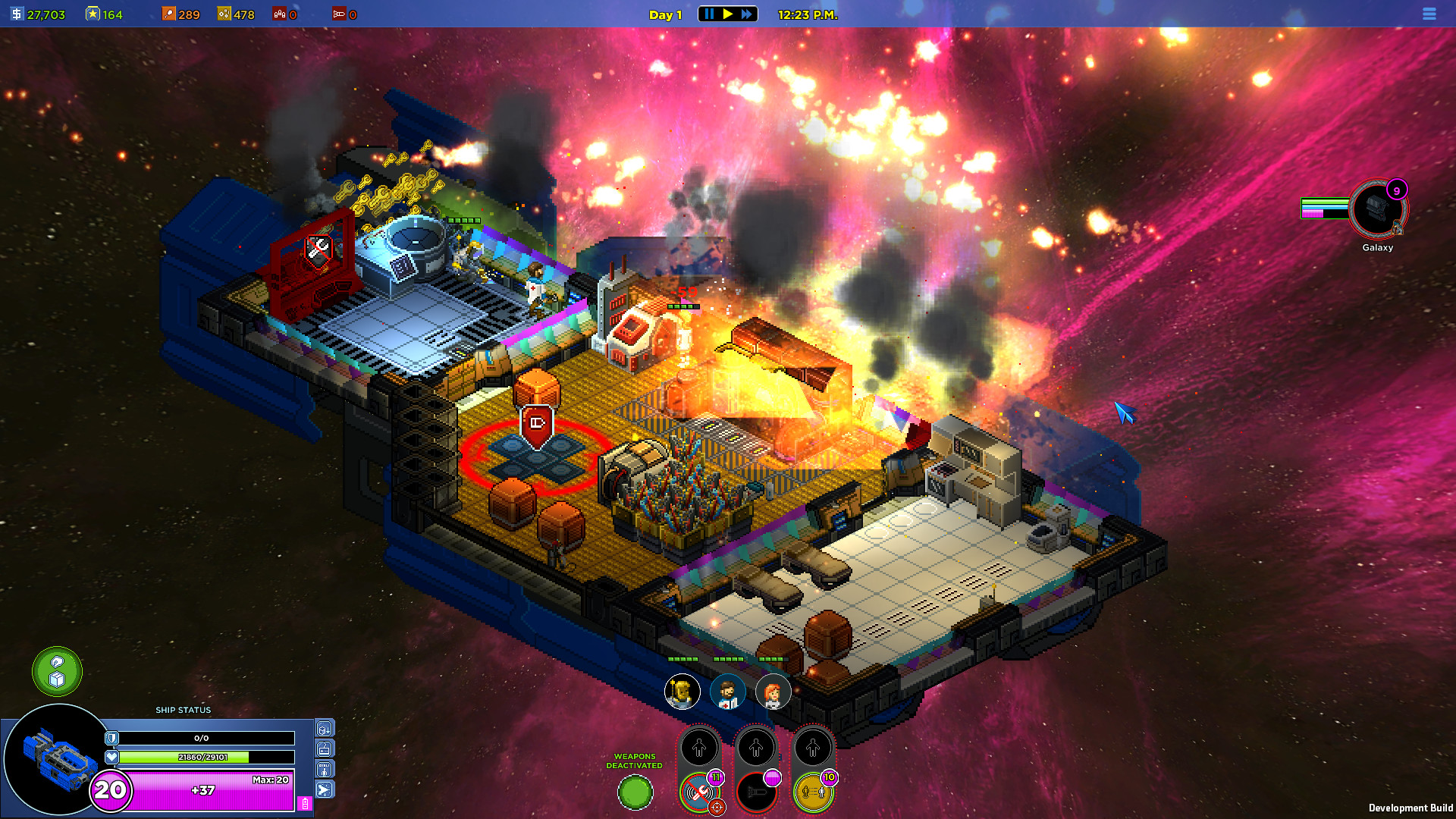The width and height of the screenshot is (1456, 819).
Task: Click the green build cube button
Action: coord(57,671)
